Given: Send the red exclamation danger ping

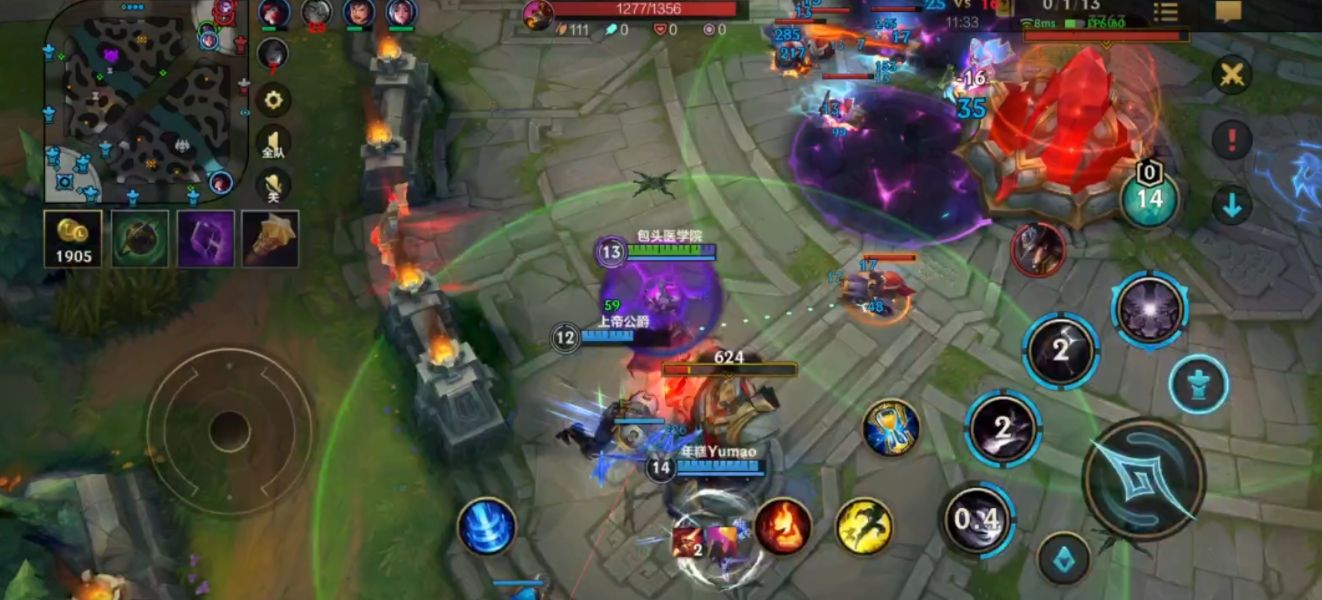Looking at the screenshot, I should tap(1232, 139).
